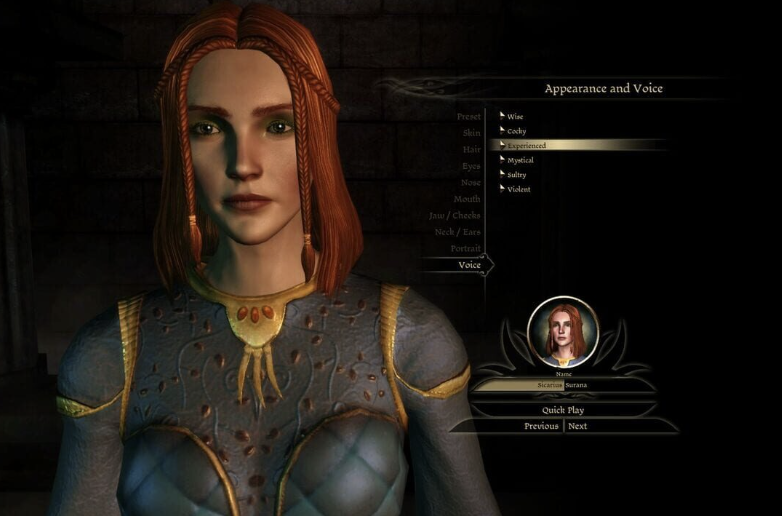Switch to the Skin category
Screen dimensions: 782x516
(x=471, y=133)
